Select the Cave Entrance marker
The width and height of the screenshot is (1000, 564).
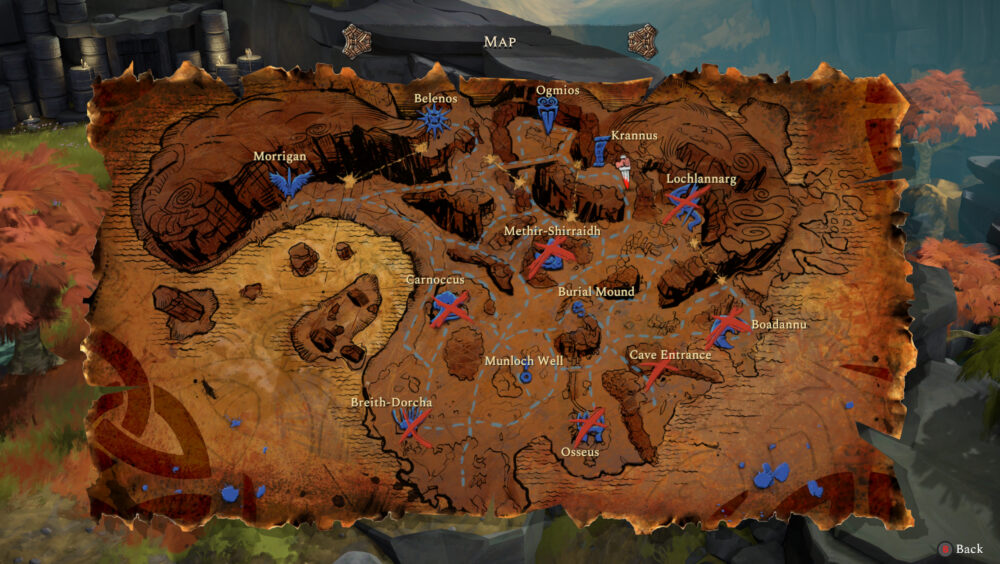tap(659, 373)
